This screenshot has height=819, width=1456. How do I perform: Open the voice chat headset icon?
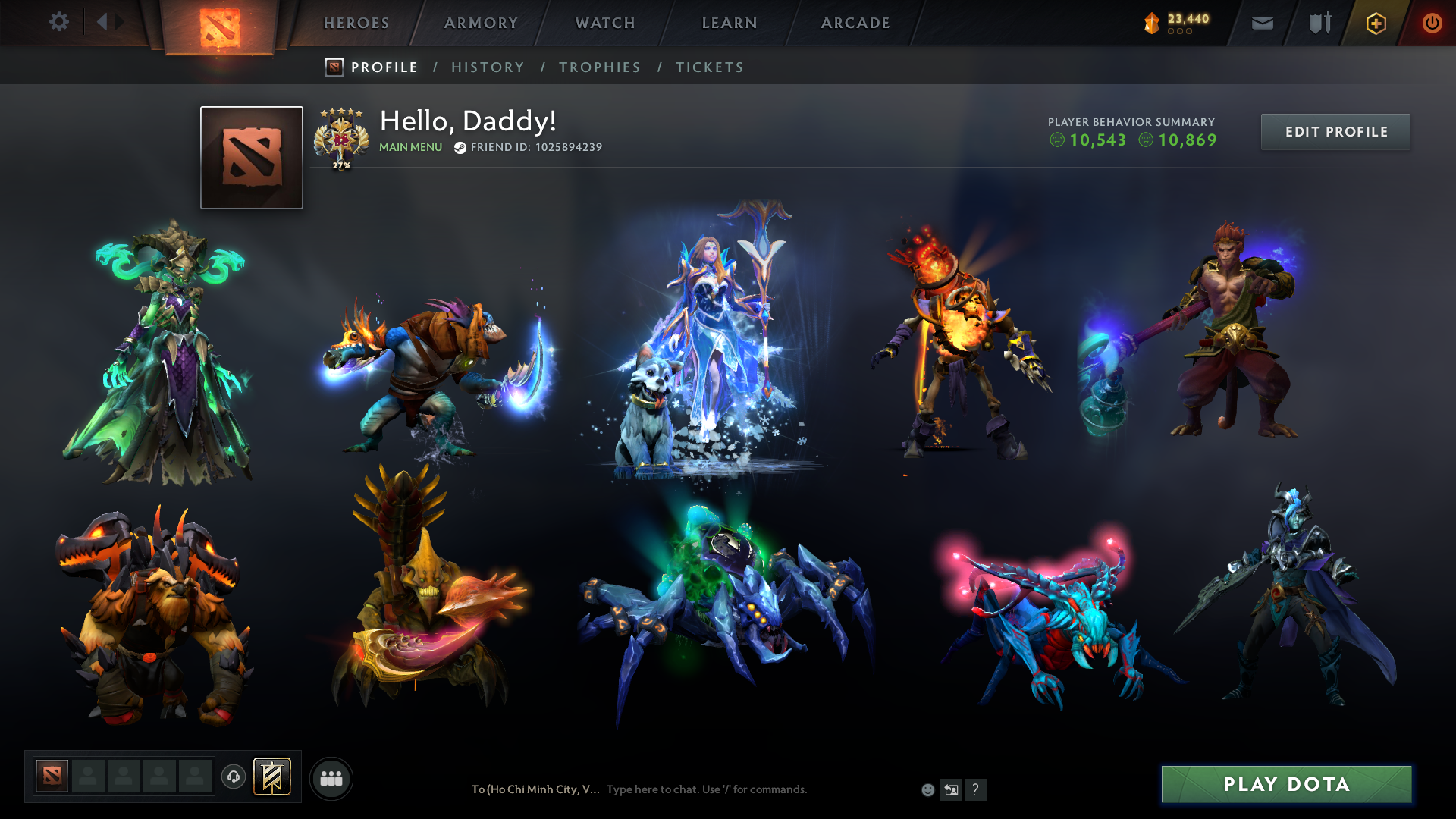[x=233, y=777]
